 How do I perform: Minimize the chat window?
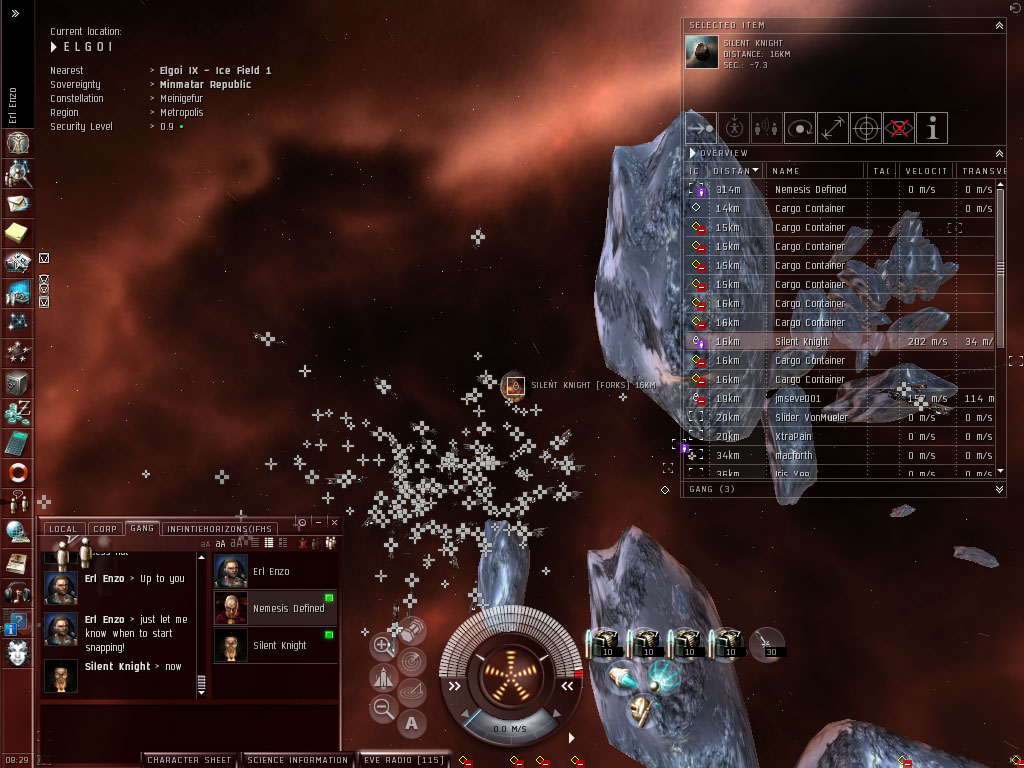coord(318,523)
